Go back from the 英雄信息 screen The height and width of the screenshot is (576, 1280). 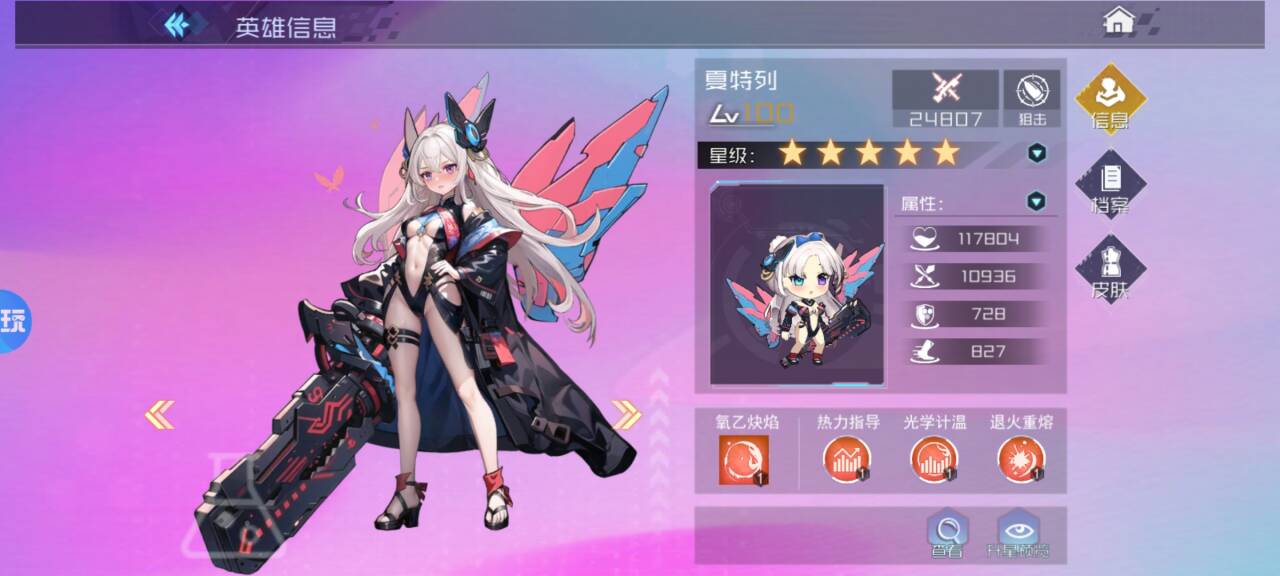(178, 24)
